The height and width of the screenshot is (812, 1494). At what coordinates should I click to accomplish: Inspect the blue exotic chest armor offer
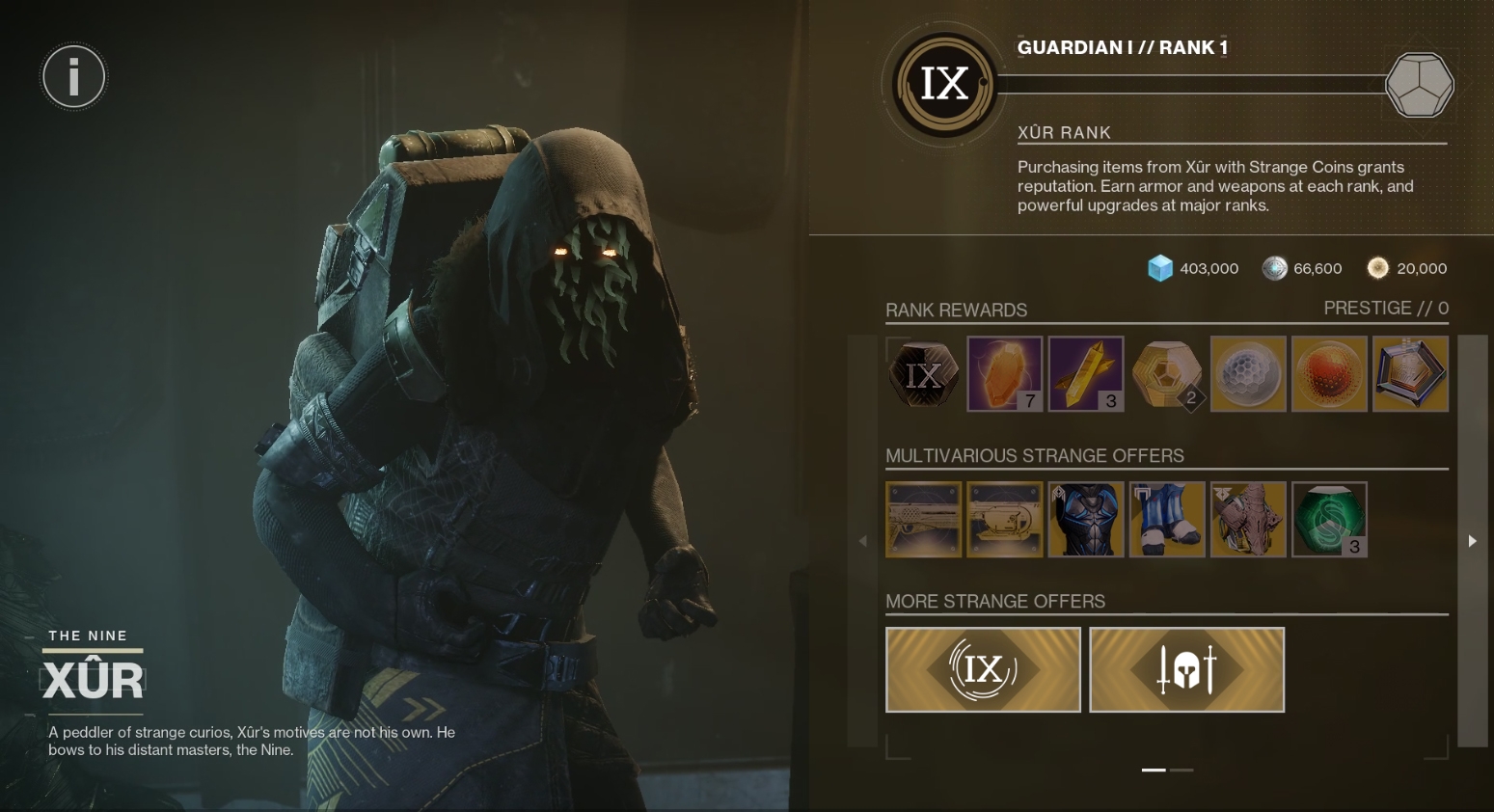(x=1086, y=520)
